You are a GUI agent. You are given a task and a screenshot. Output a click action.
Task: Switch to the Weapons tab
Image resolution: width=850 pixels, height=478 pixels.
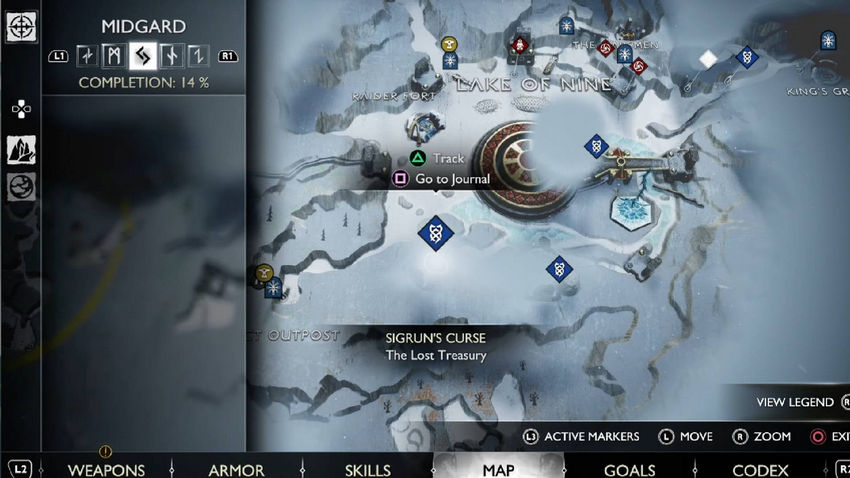click(106, 469)
